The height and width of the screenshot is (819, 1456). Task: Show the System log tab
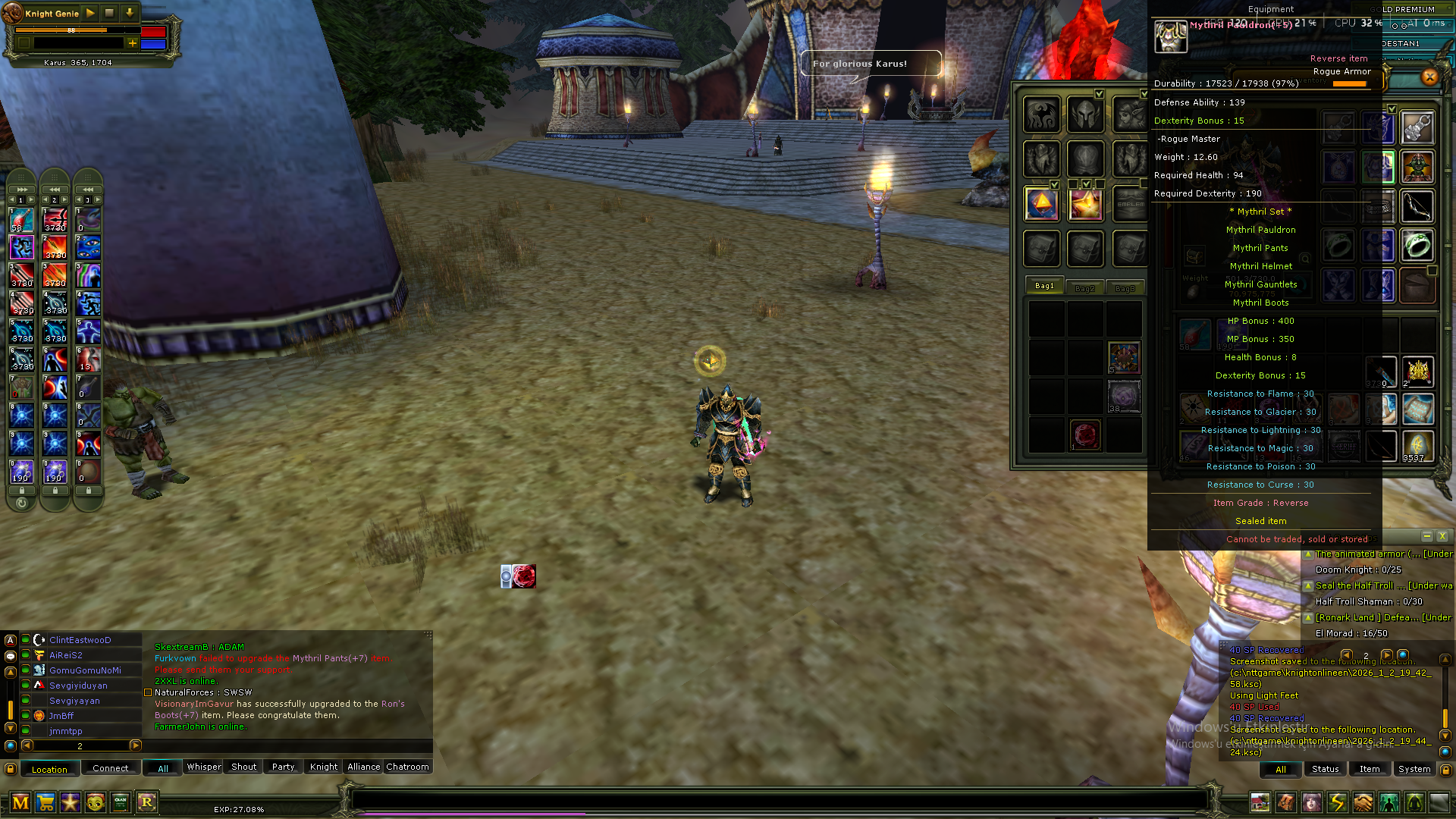pos(1414,769)
